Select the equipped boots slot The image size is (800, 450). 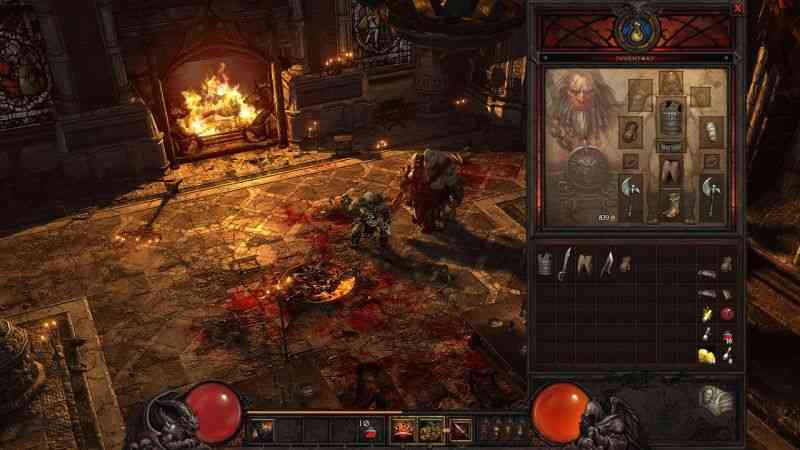tap(670, 207)
